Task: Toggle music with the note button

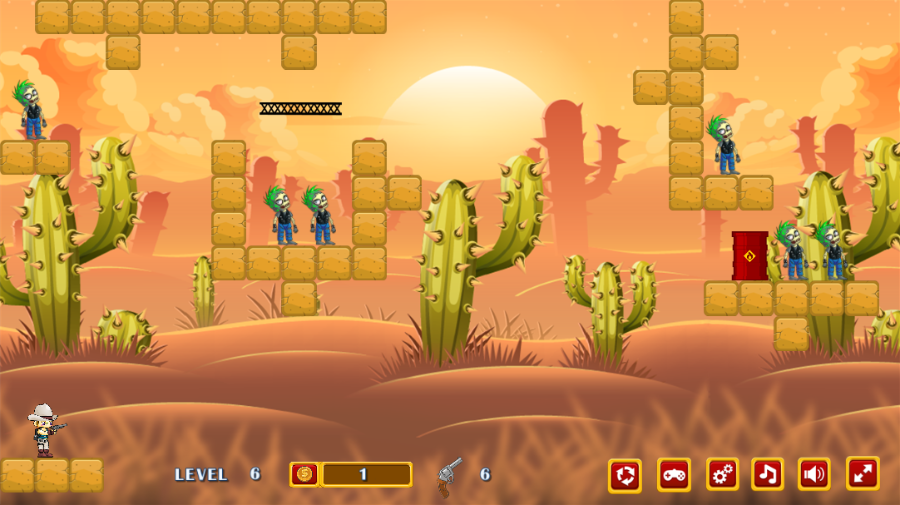Action: coord(768,474)
